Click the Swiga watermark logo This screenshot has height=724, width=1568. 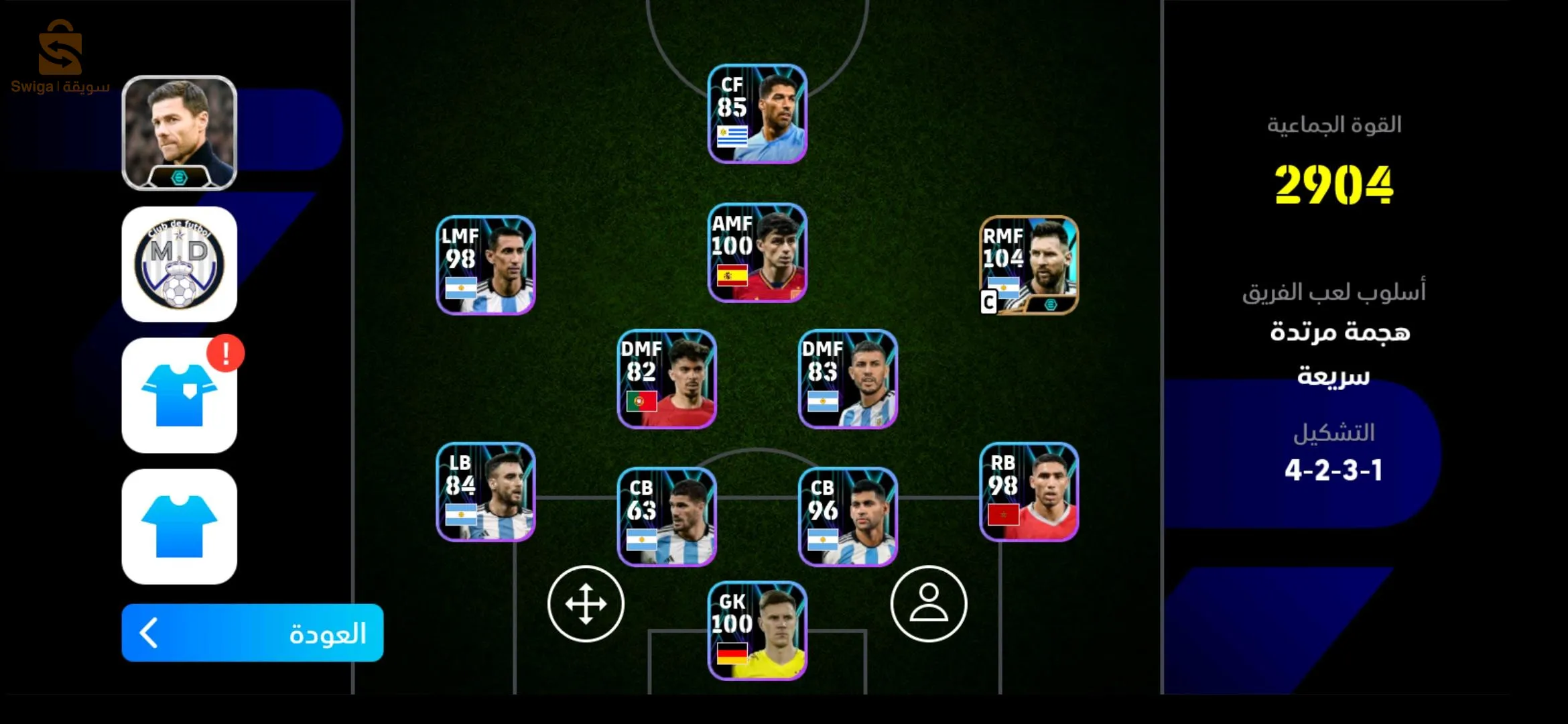60,57
